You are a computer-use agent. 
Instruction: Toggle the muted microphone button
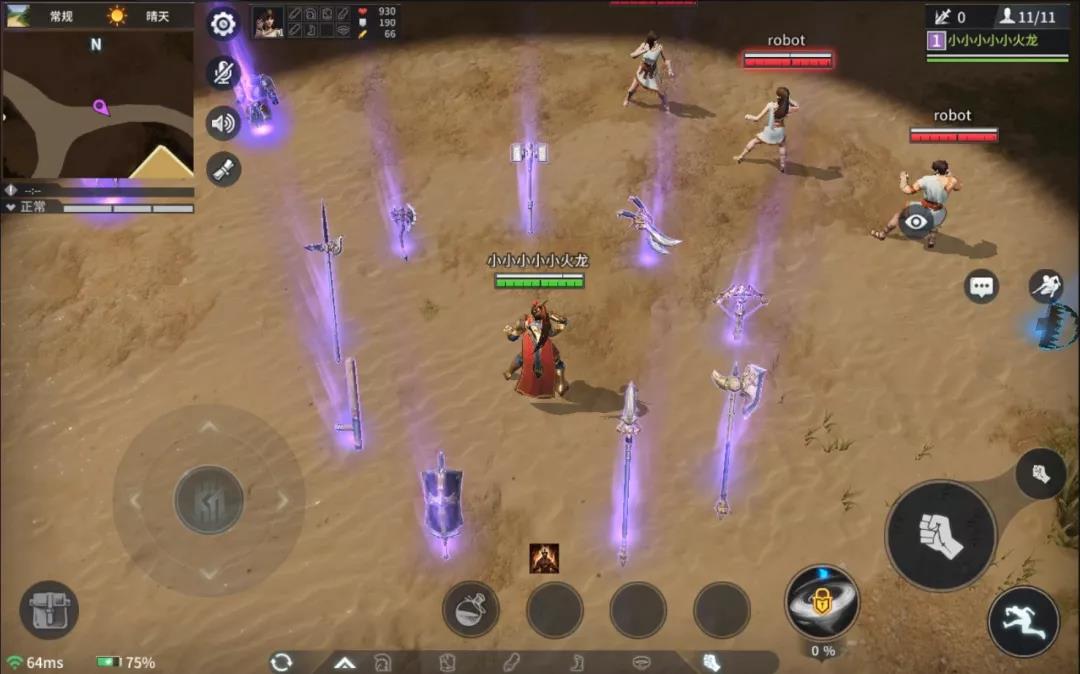(x=223, y=73)
